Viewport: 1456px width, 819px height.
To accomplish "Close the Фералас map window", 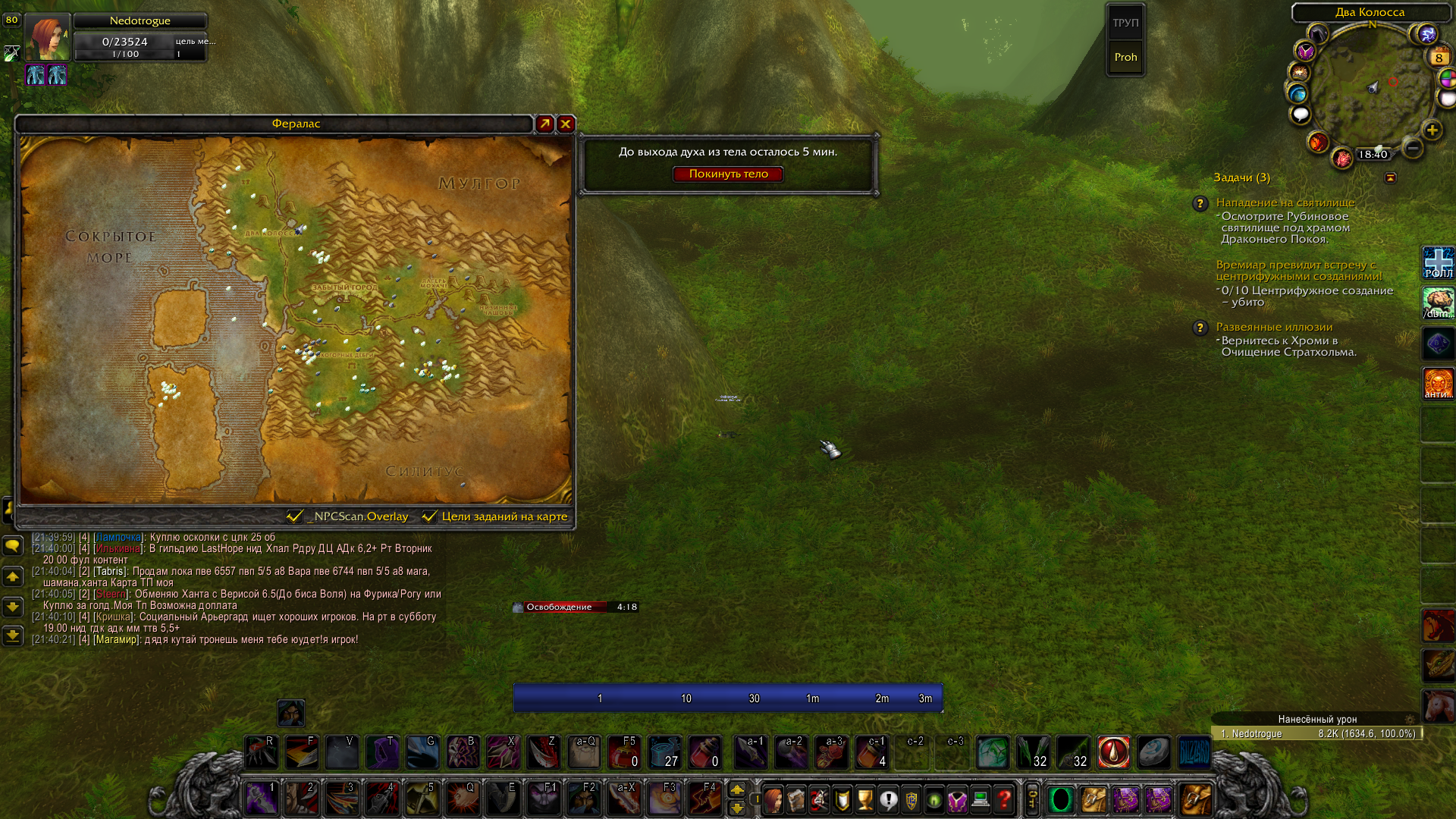I will [566, 124].
